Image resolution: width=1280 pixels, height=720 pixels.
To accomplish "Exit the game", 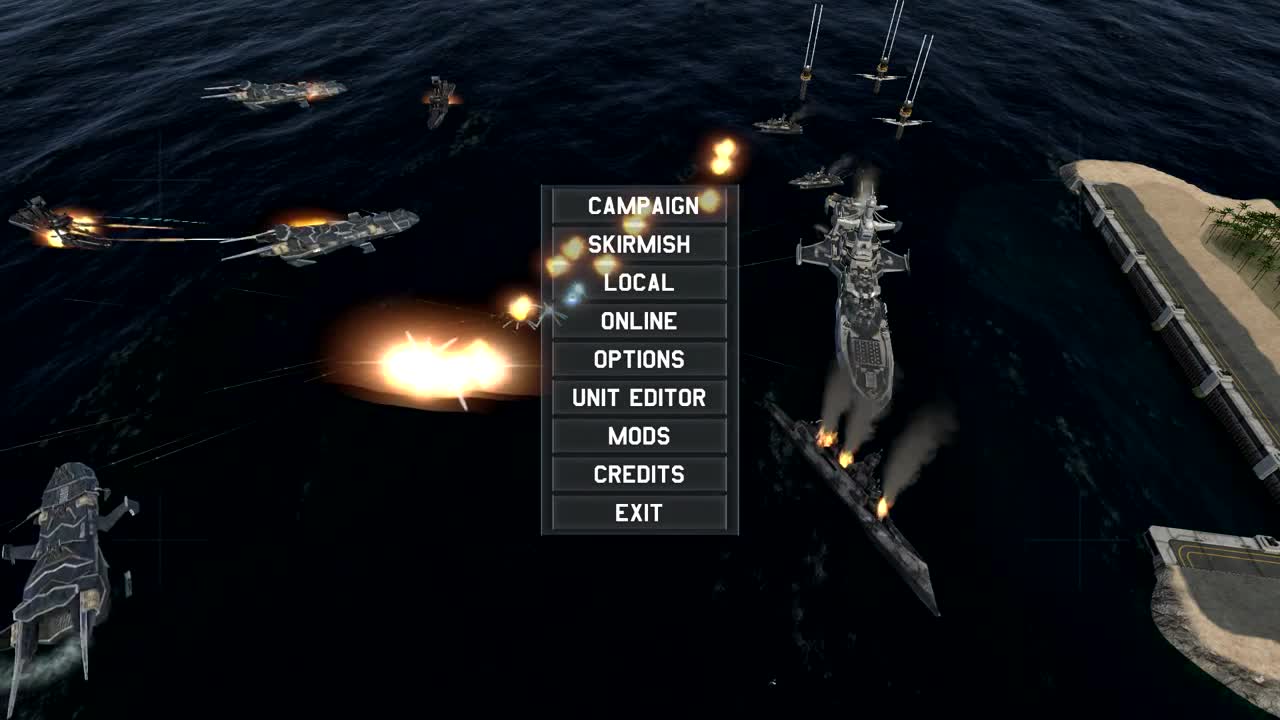I will tap(641, 512).
